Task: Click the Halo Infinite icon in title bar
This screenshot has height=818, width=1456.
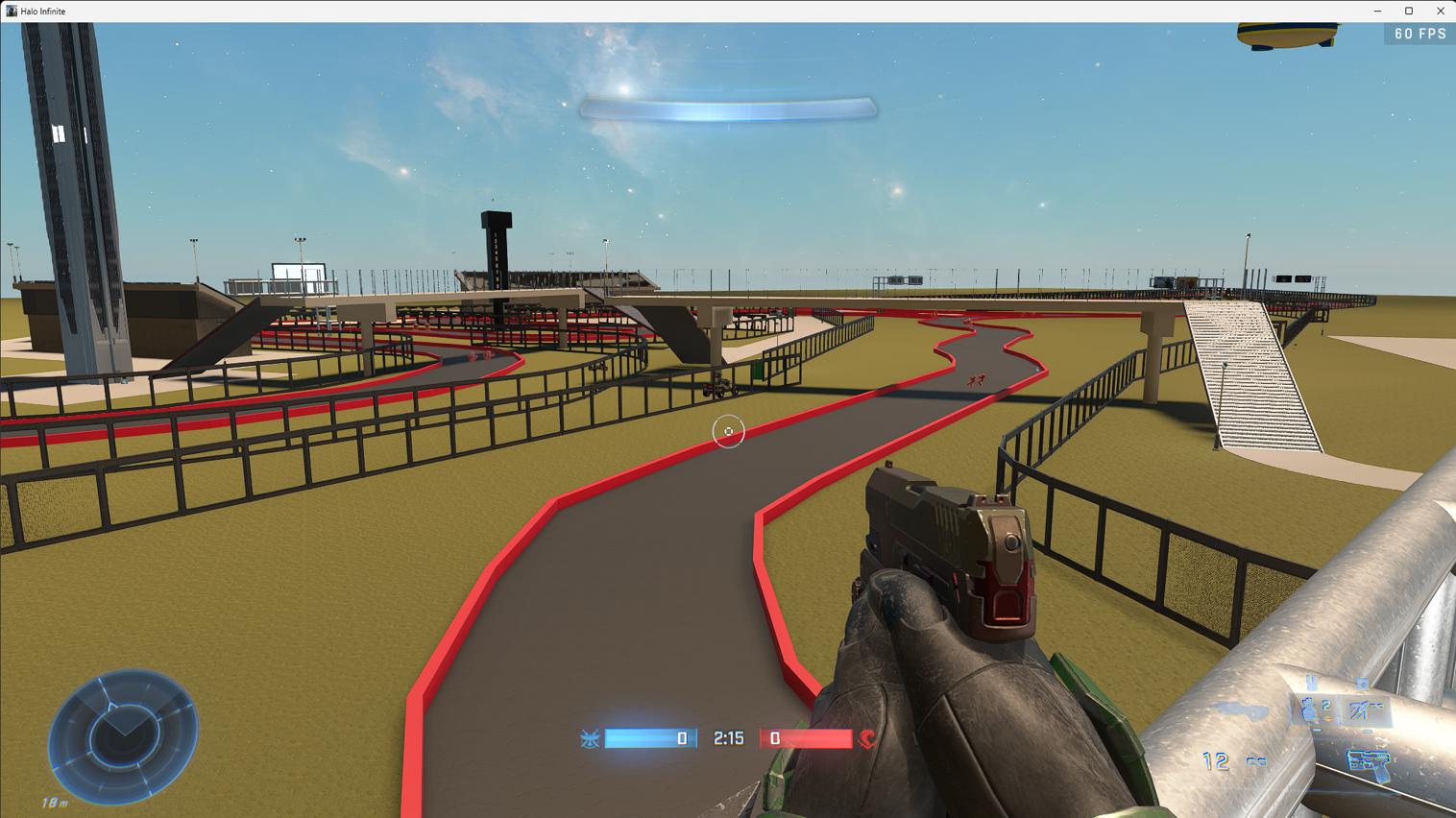Action: [10, 11]
